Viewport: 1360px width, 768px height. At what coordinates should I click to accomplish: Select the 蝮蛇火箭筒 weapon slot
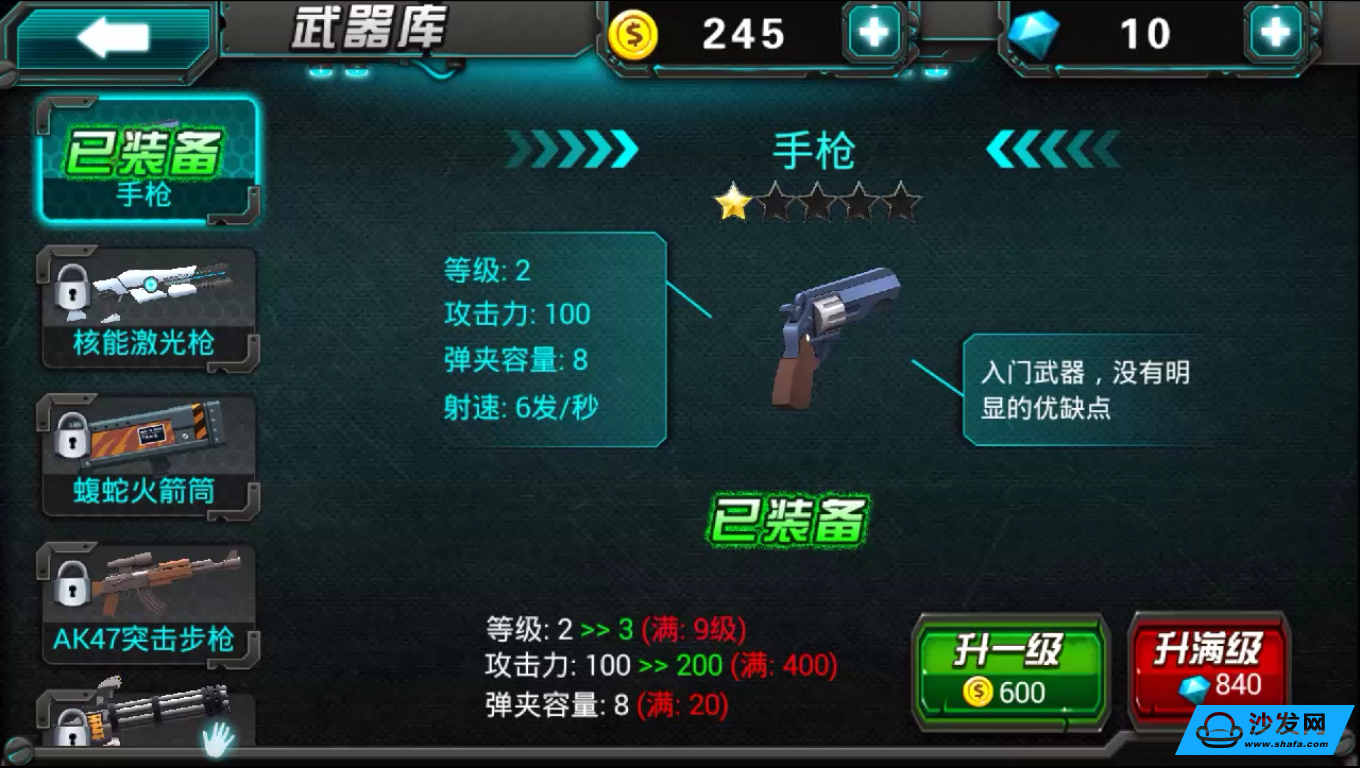click(150, 455)
